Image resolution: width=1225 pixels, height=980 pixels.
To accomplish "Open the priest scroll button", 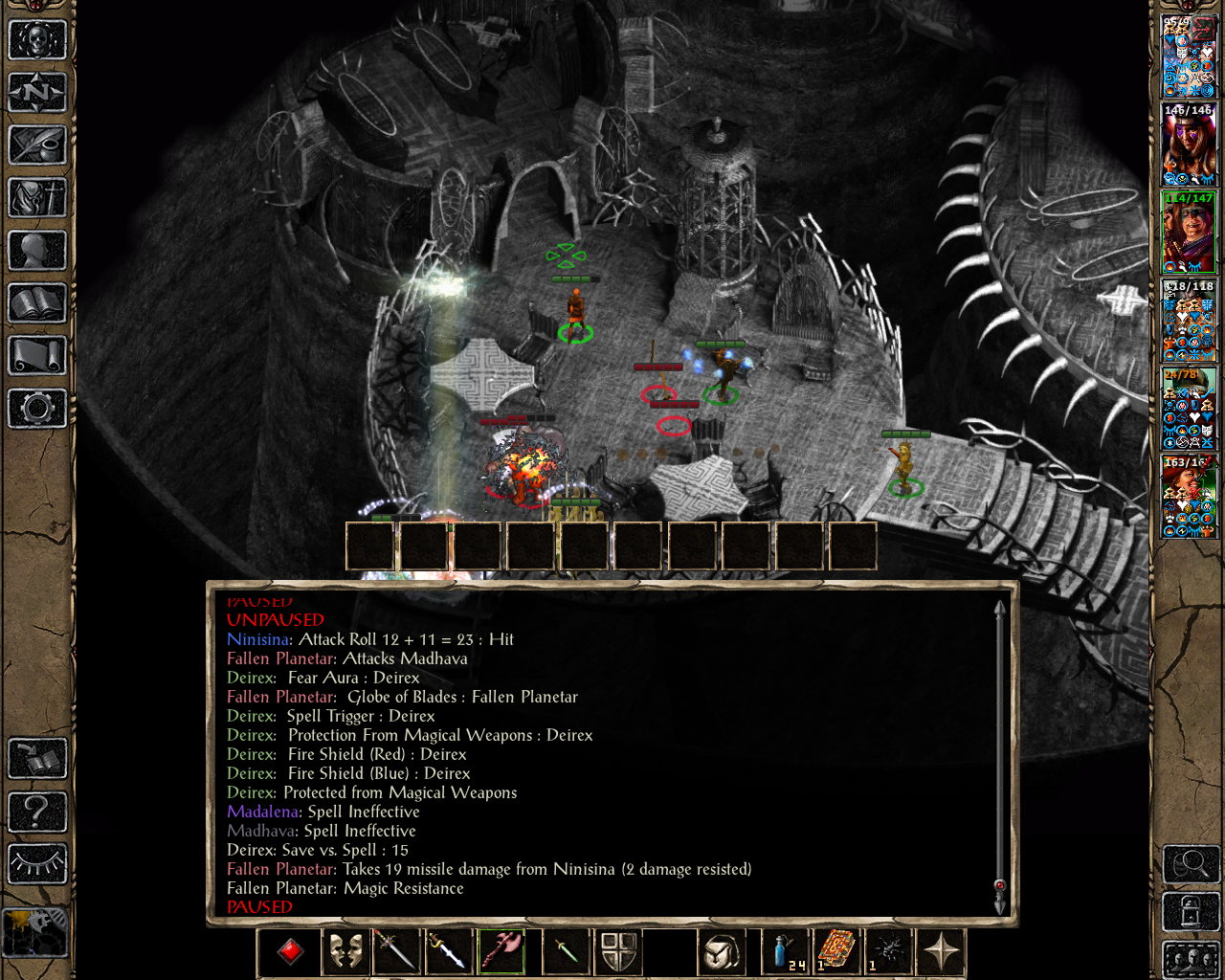I will 37,356.
